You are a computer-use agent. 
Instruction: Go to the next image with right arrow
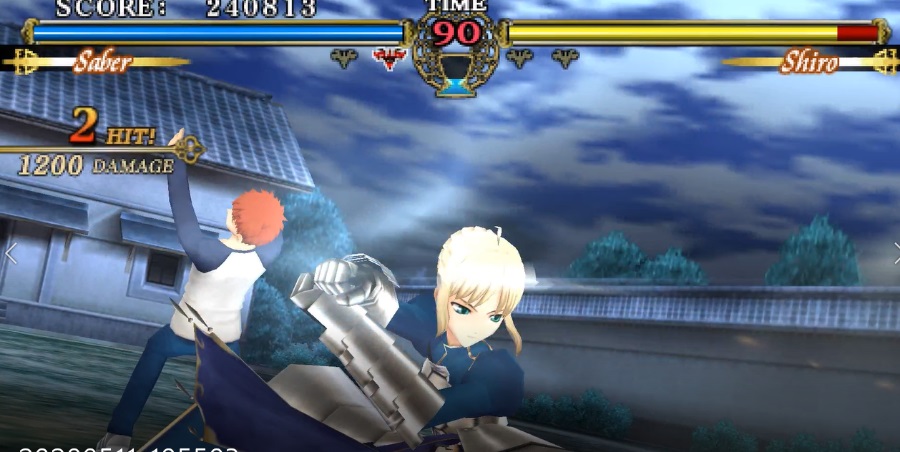[x=894, y=253]
